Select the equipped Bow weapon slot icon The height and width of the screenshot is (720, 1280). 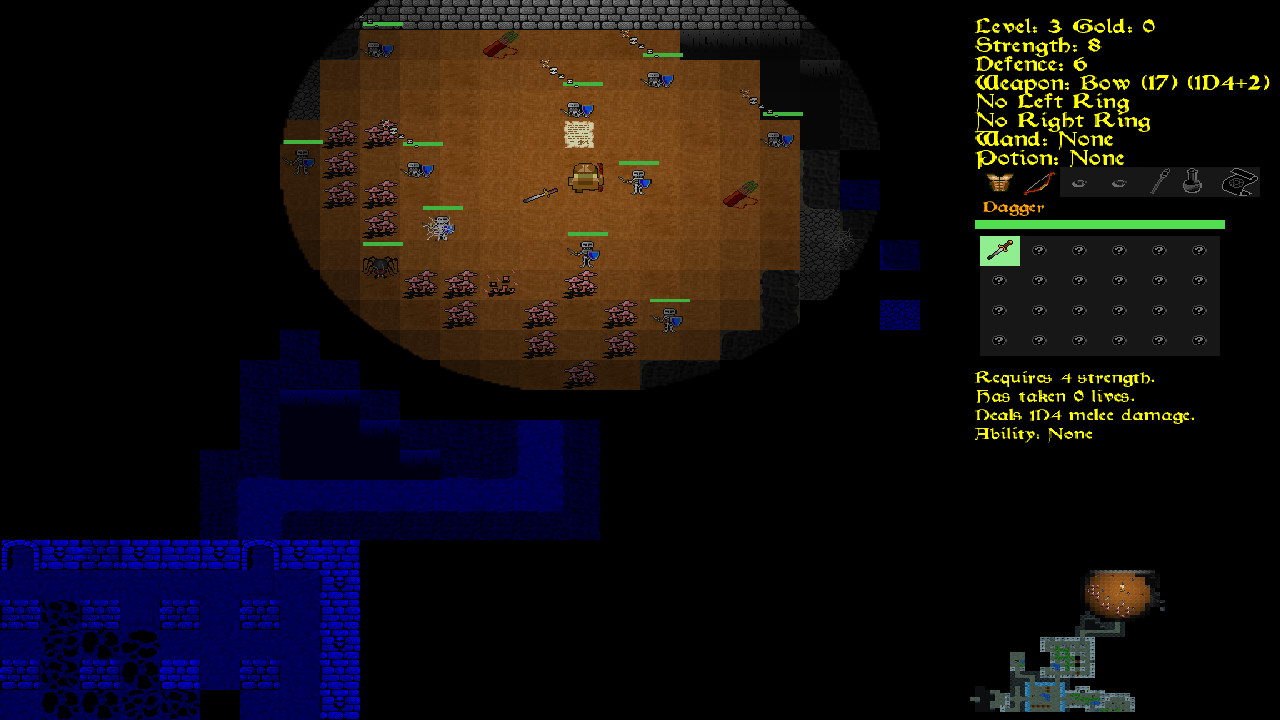(x=1042, y=182)
